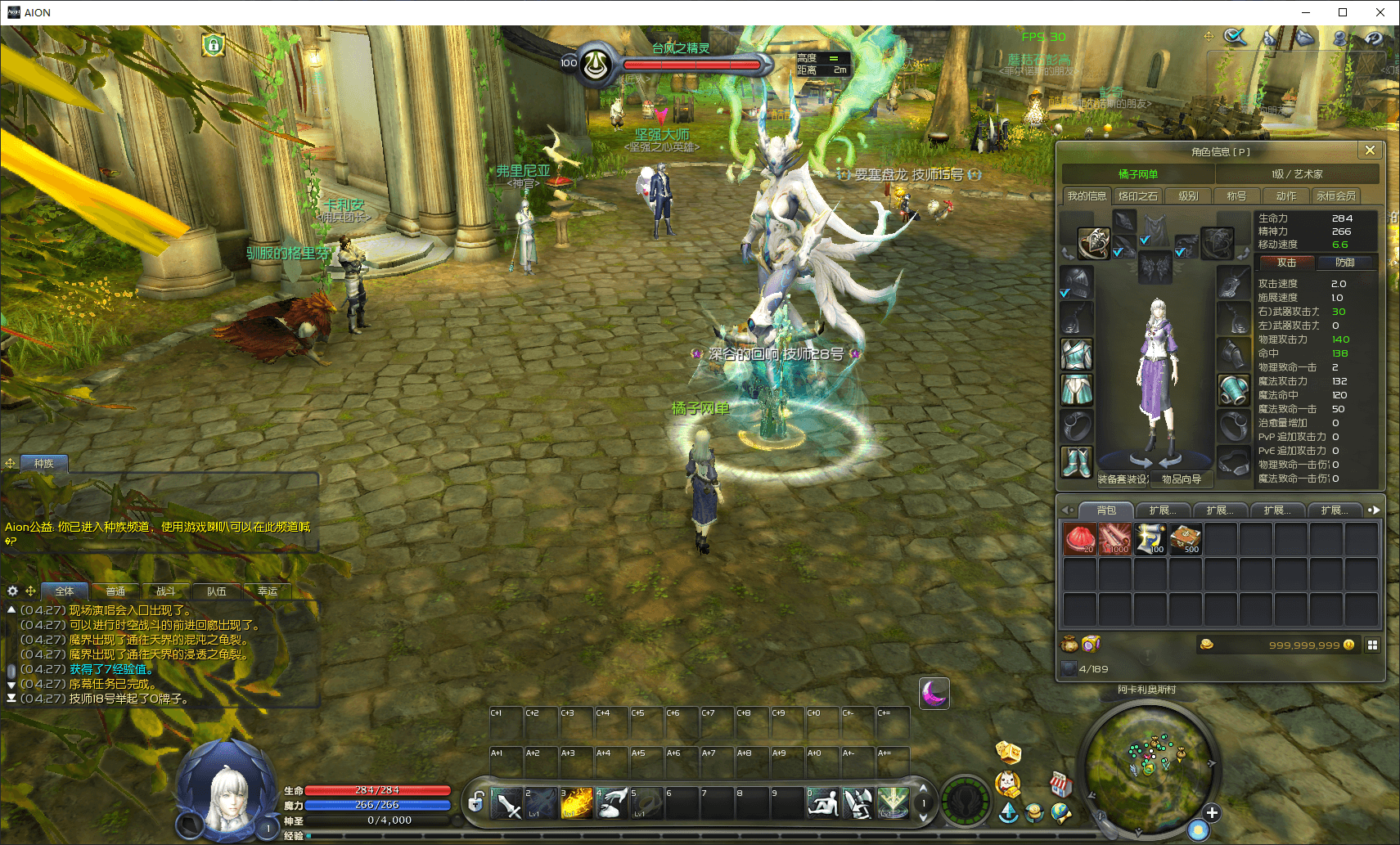
Task: Show the 防御 stats
Action: [1345, 263]
